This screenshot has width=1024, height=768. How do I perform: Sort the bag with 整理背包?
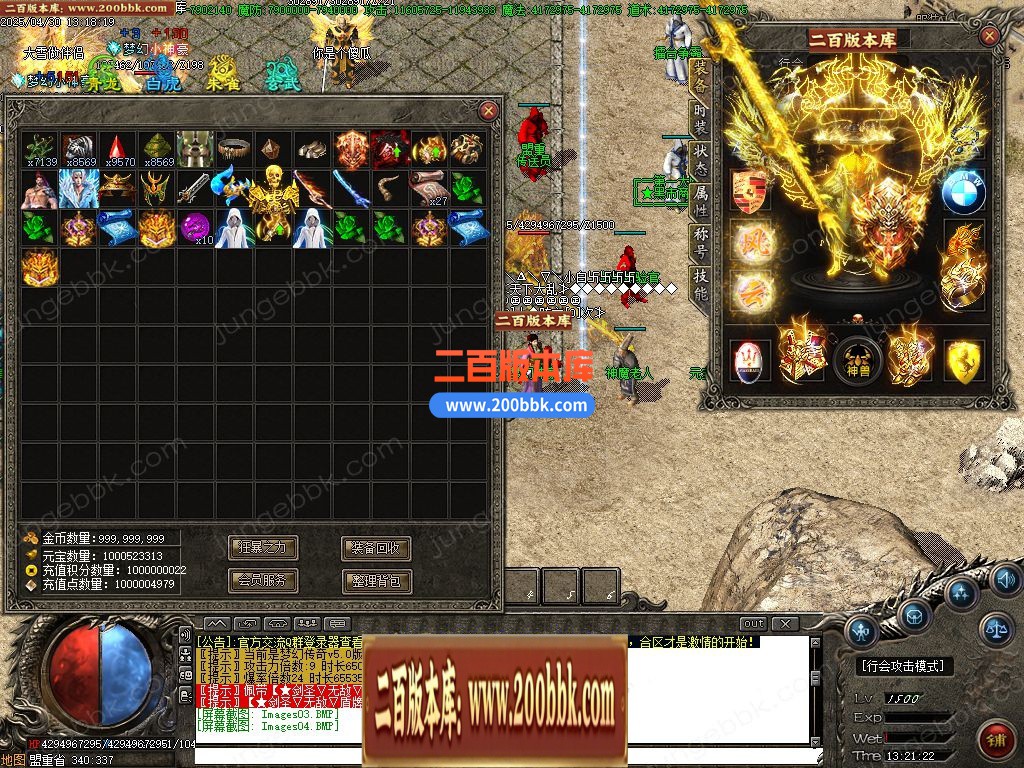376,580
